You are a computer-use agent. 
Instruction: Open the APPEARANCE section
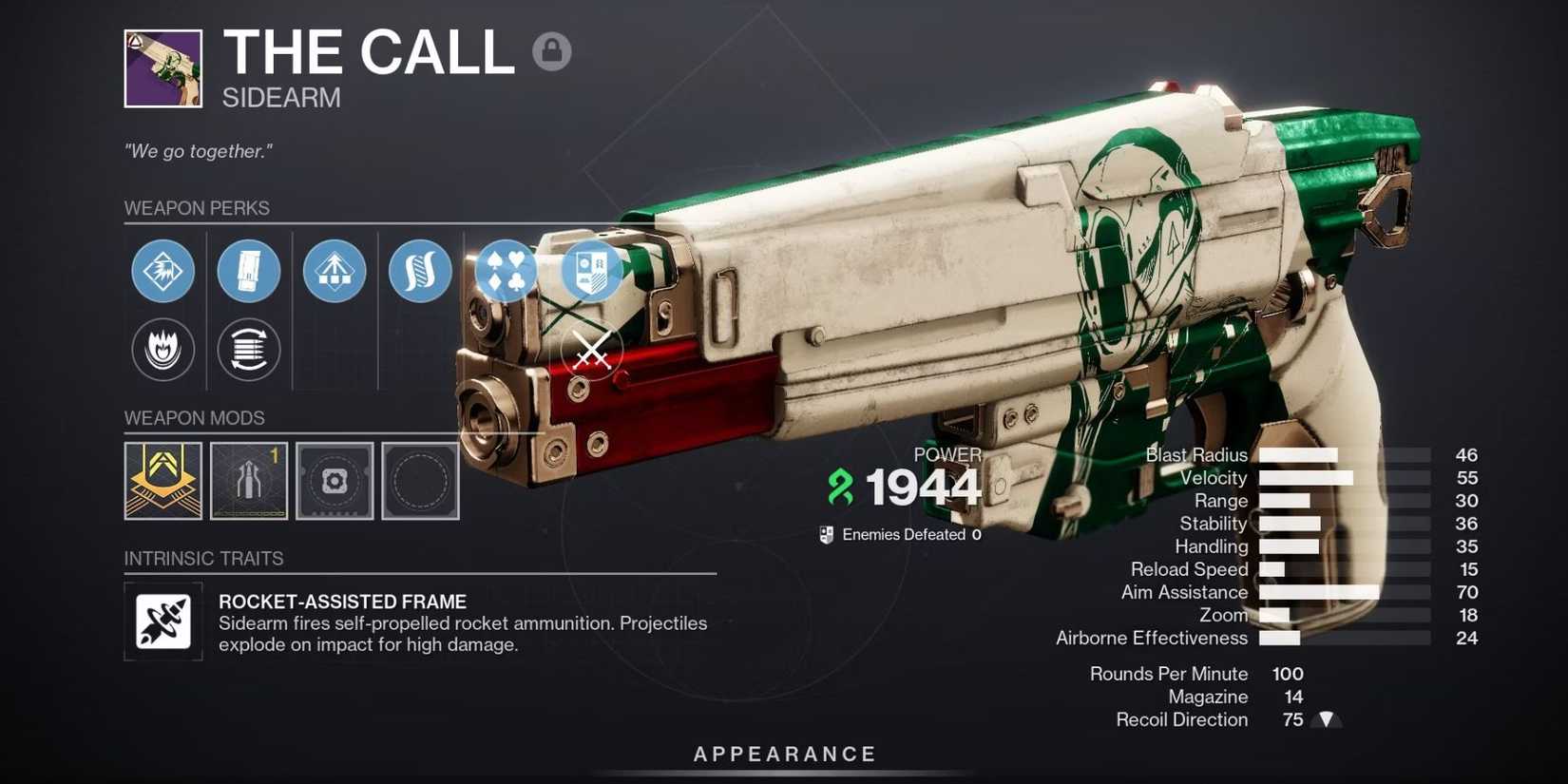pyautogui.click(x=784, y=754)
